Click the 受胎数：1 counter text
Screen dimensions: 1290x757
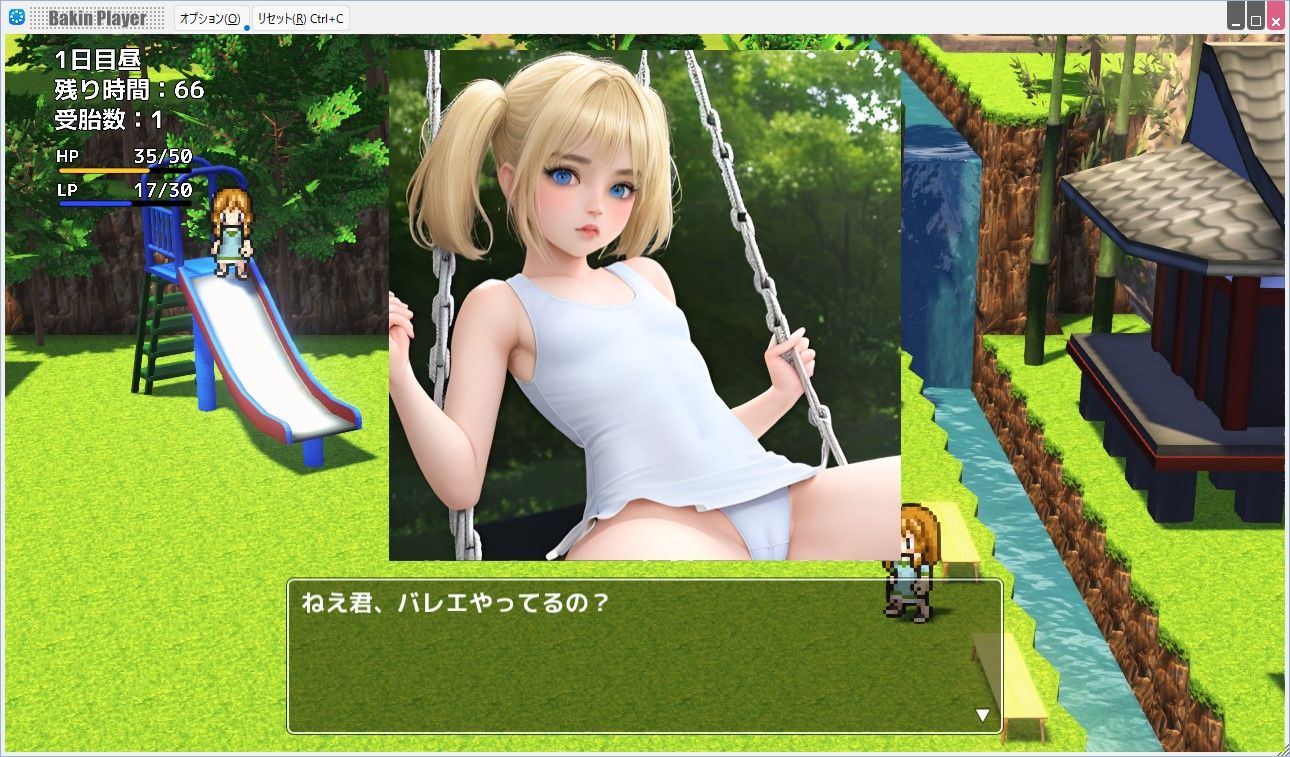[x=108, y=118]
